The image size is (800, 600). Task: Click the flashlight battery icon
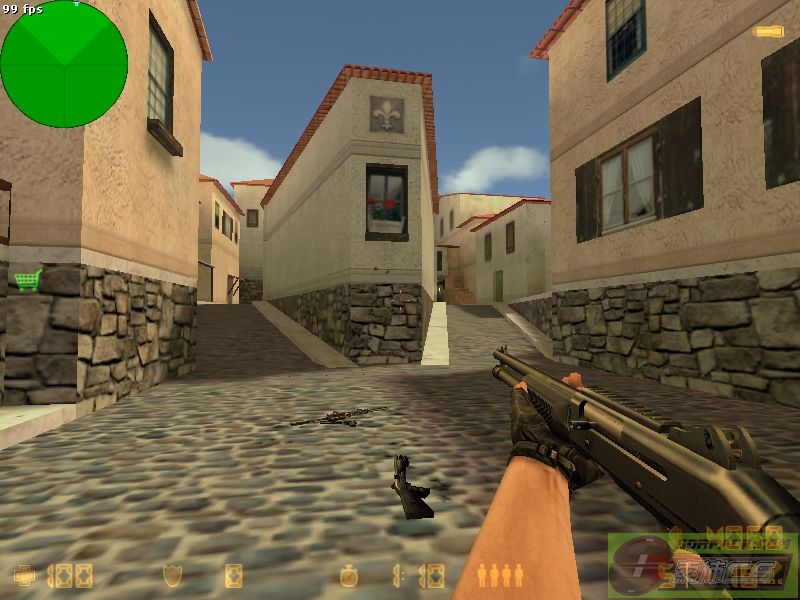pos(768,32)
